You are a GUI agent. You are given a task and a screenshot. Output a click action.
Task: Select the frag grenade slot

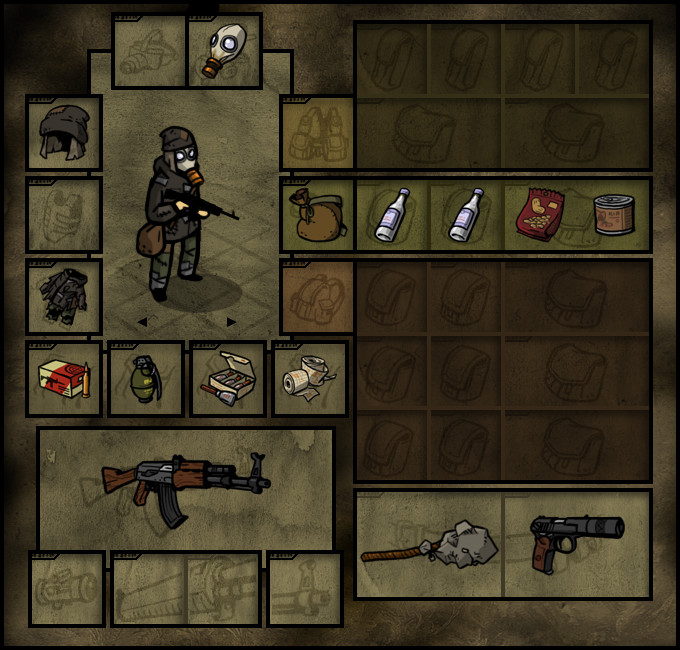point(146,379)
